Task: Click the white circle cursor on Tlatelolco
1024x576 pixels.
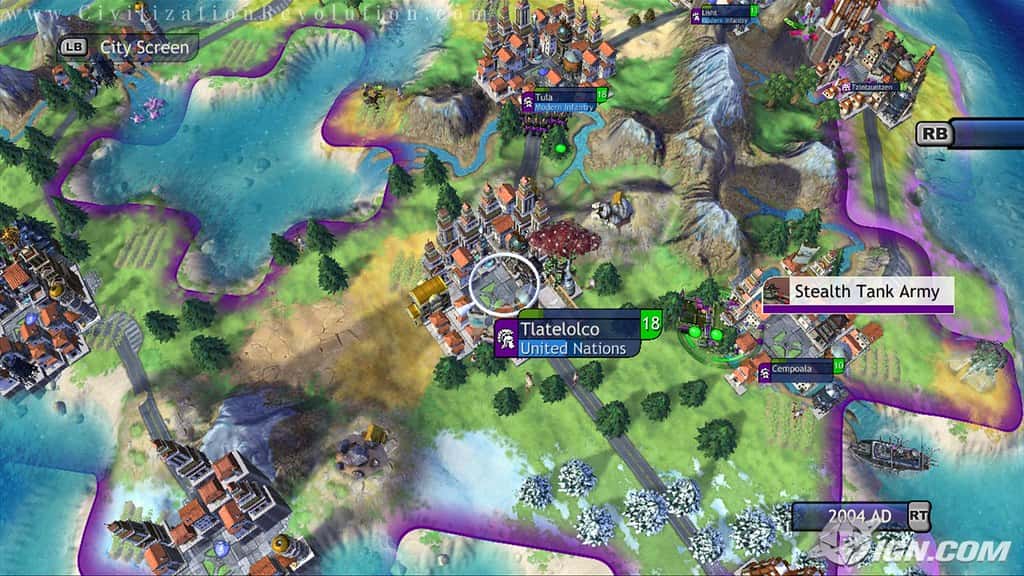Action: pyautogui.click(x=504, y=285)
